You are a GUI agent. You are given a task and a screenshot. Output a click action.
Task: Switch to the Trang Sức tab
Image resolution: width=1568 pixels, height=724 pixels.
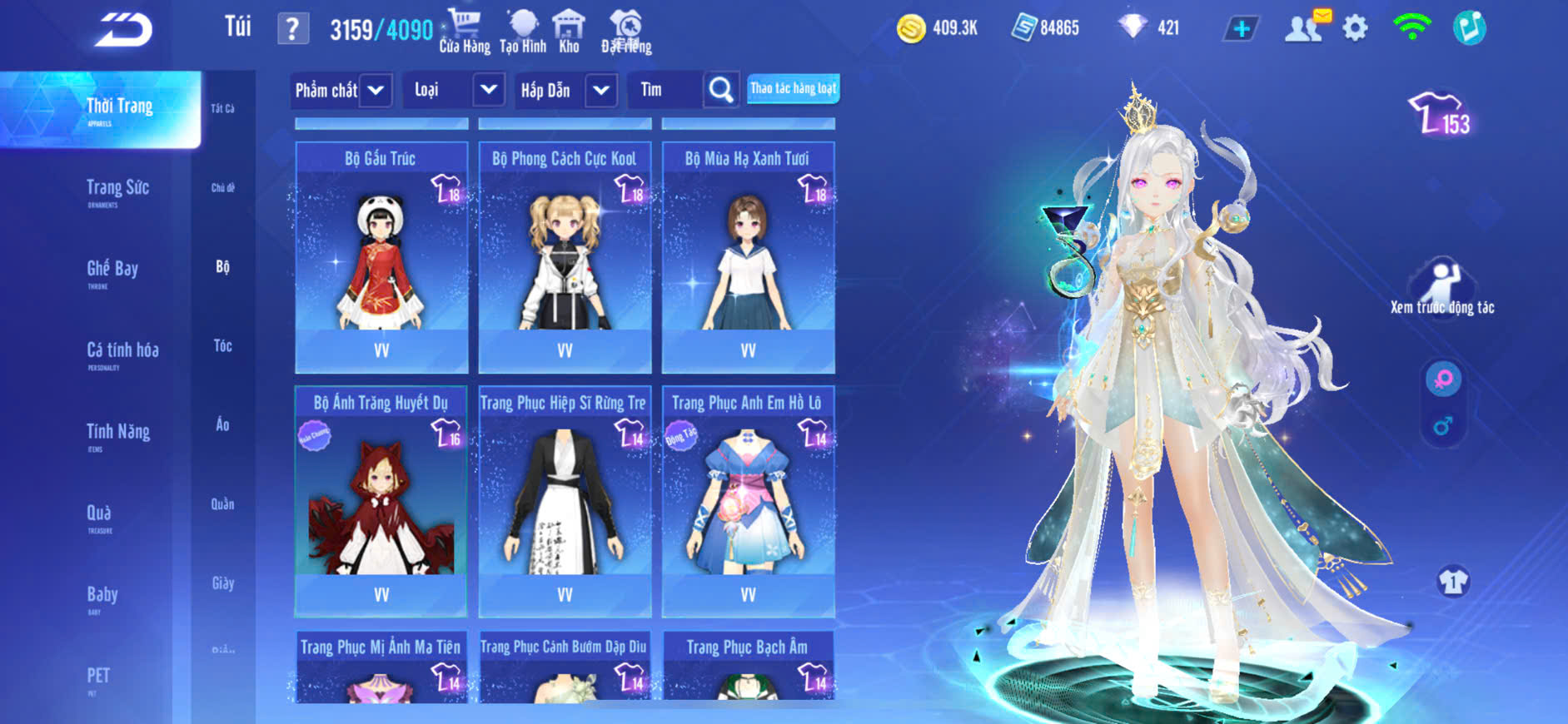pos(117,189)
